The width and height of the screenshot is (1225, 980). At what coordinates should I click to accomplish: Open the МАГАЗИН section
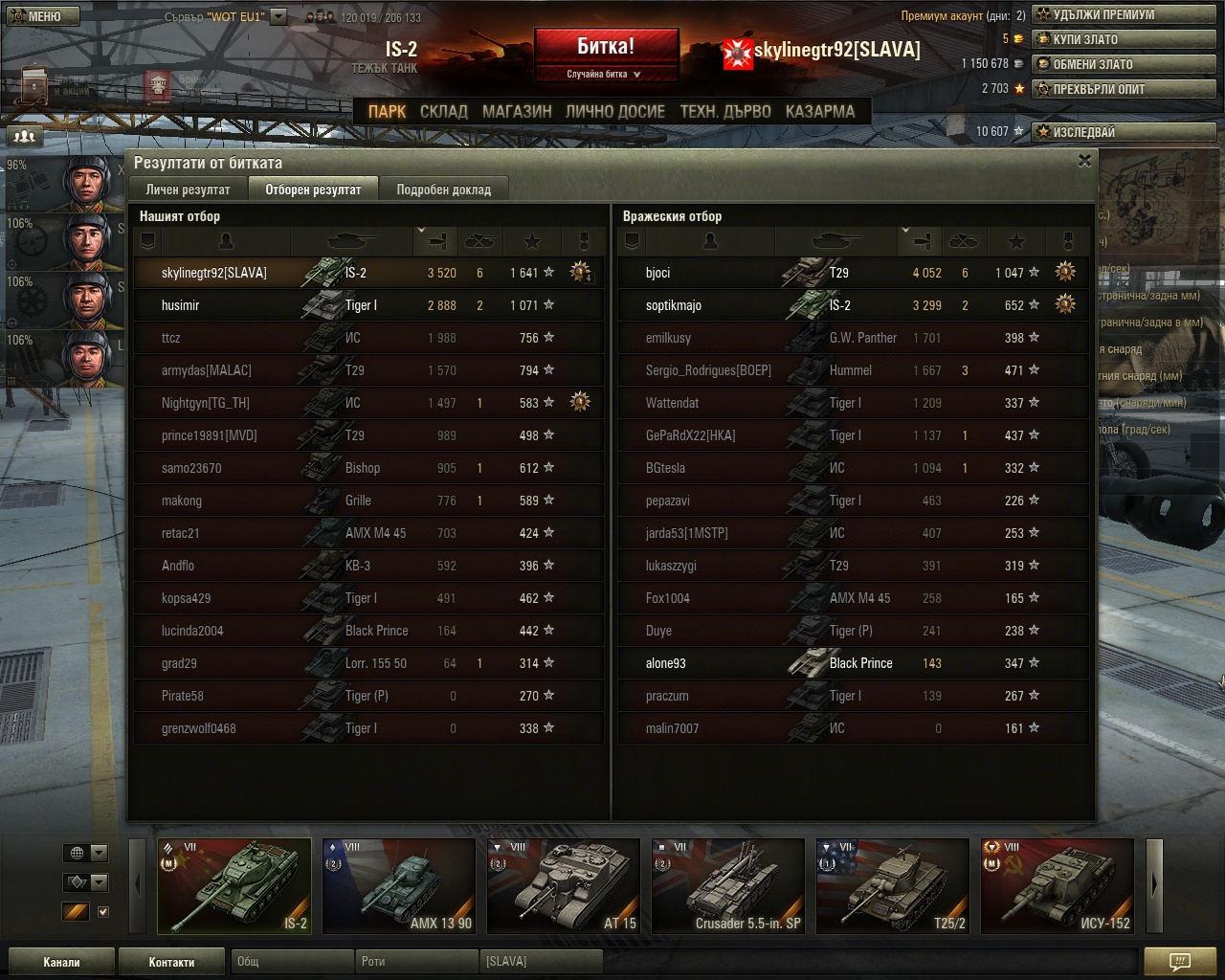[x=517, y=111]
